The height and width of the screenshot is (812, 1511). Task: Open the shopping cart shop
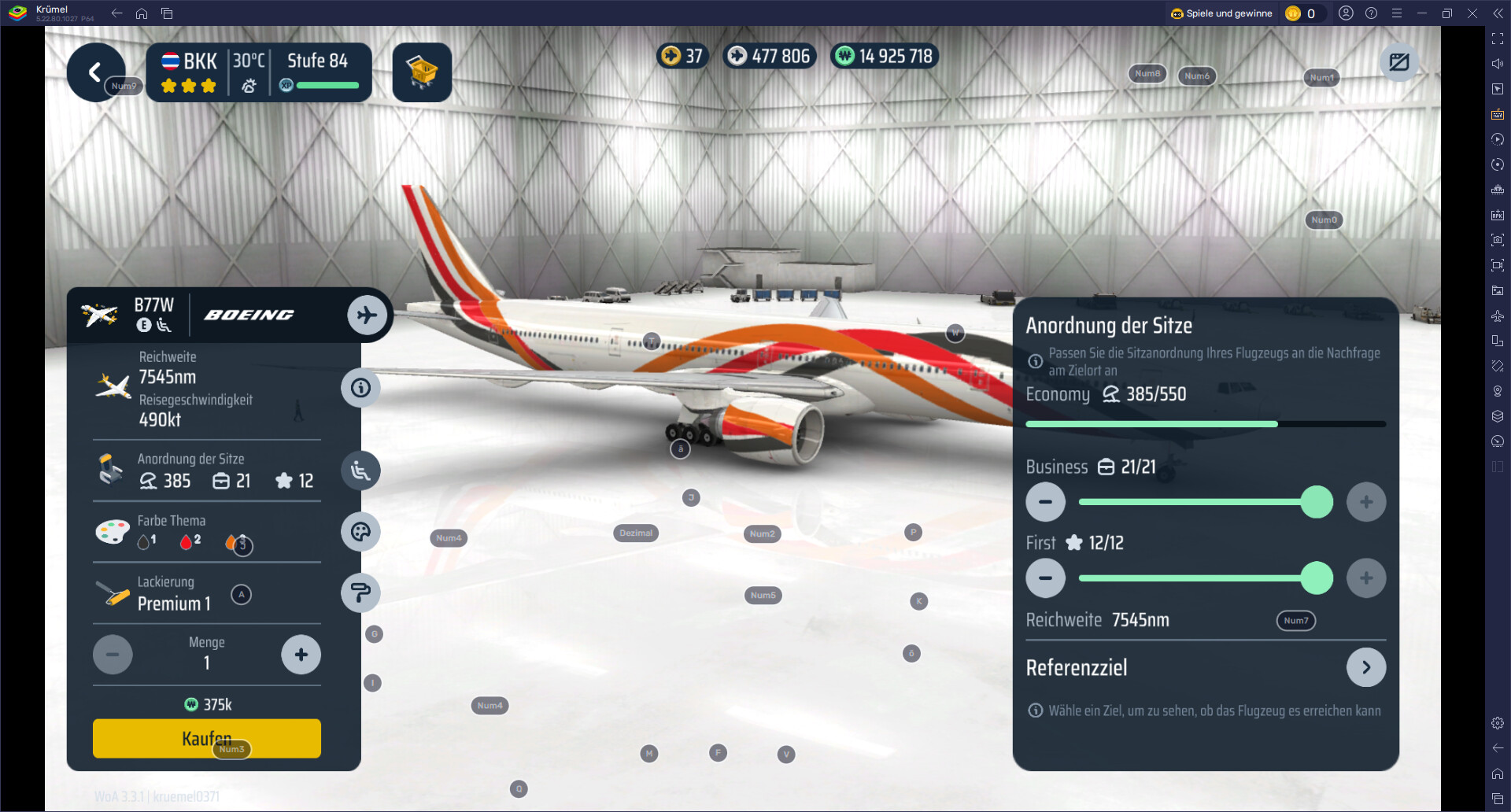click(x=422, y=72)
